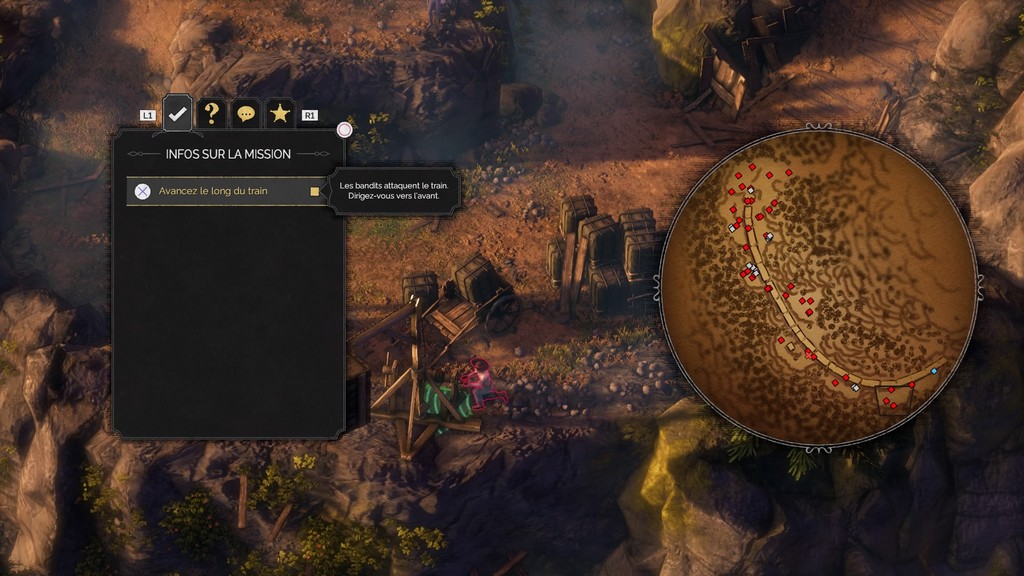Click the circular mission minimap
The width and height of the screenshot is (1024, 576).
818,286
